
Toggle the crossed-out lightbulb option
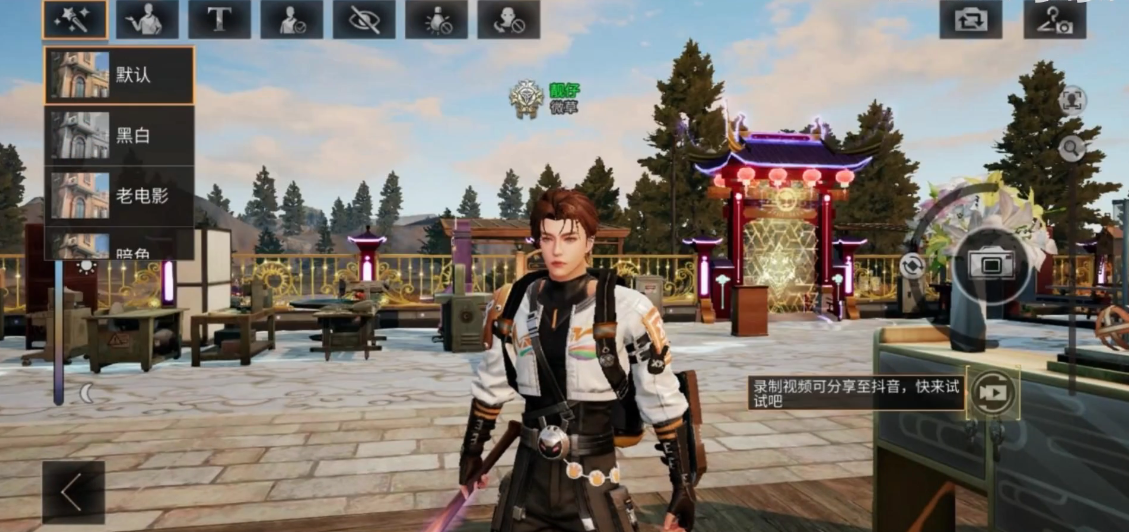(x=436, y=19)
